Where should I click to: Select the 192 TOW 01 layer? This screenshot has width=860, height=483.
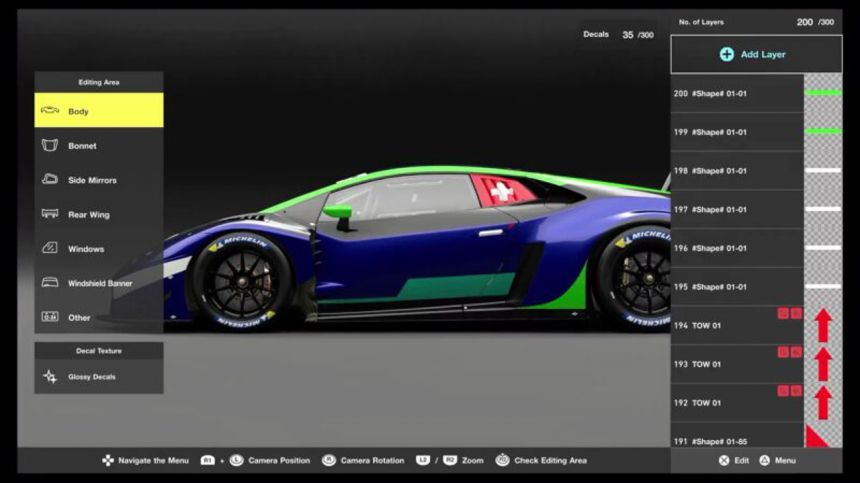(737, 403)
